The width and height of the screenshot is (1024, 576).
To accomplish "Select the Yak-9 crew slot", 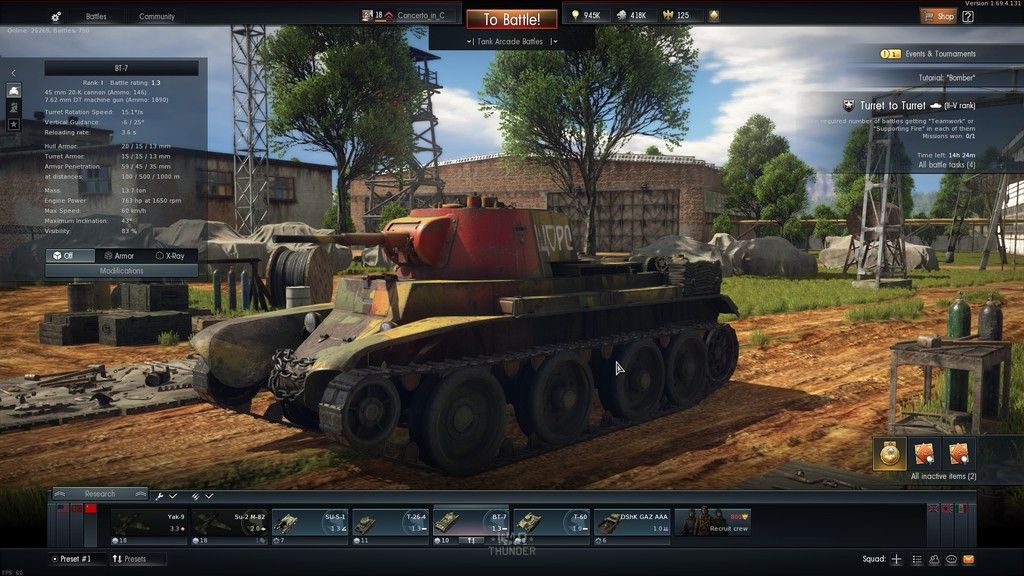I will point(148,523).
